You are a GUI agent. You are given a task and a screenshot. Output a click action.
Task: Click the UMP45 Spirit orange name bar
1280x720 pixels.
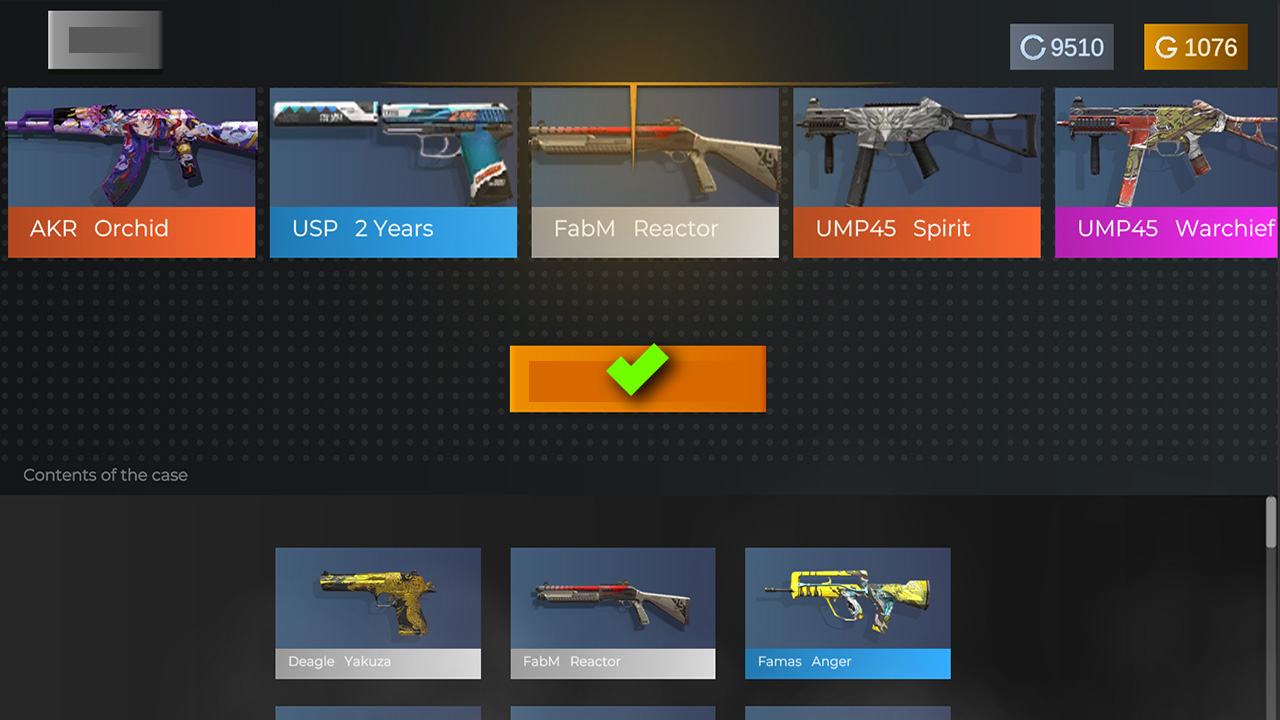point(917,228)
